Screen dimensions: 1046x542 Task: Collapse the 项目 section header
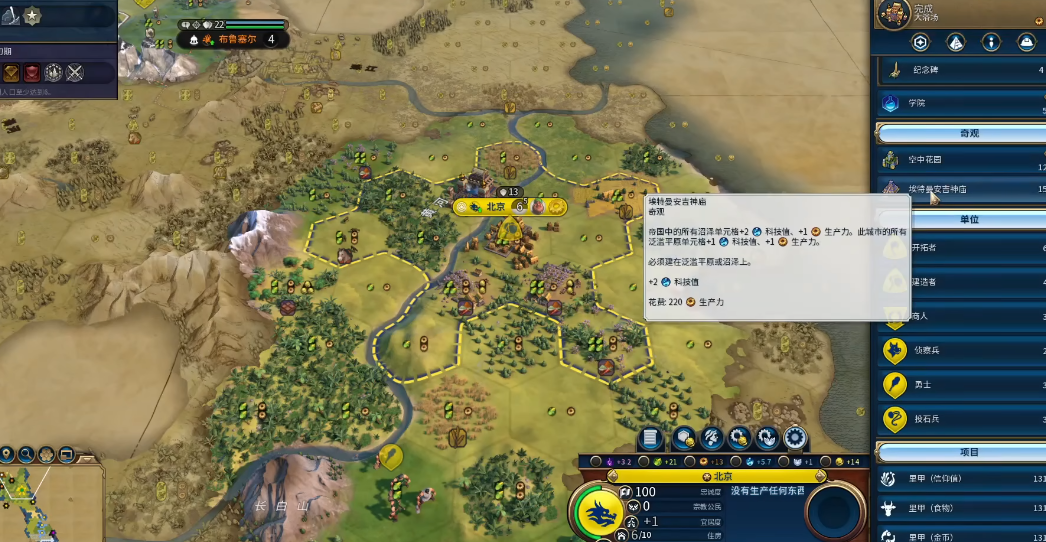click(x=960, y=452)
